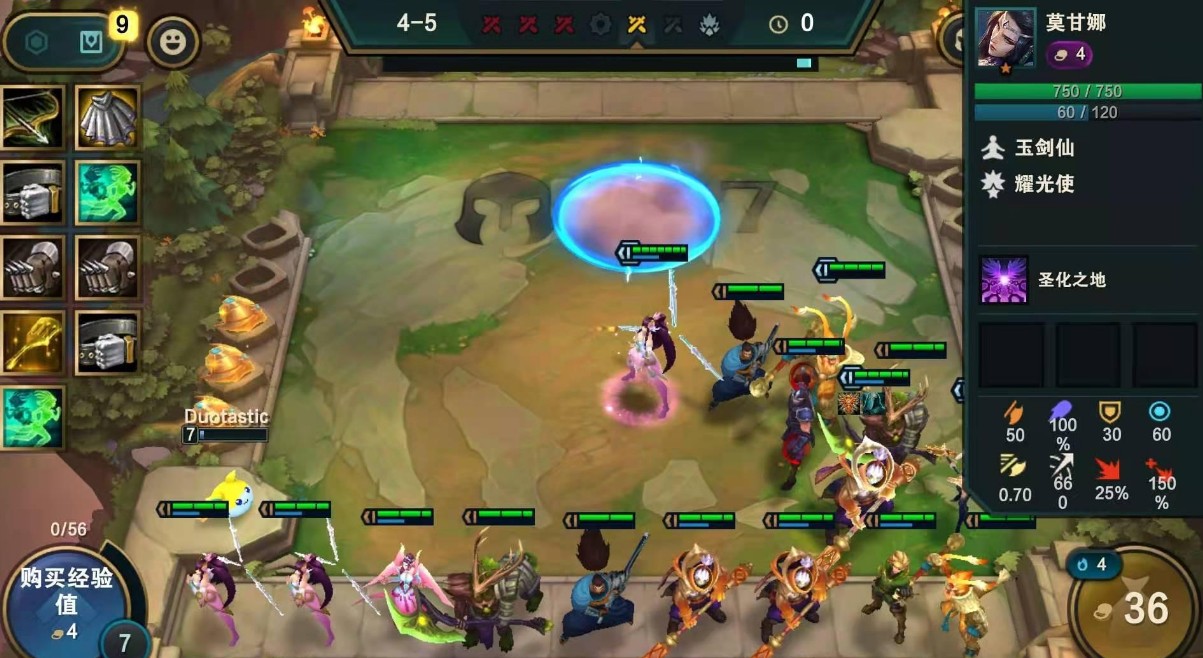View the 圣化之地 ability icon
Screen dimensions: 1203x658
[1003, 280]
